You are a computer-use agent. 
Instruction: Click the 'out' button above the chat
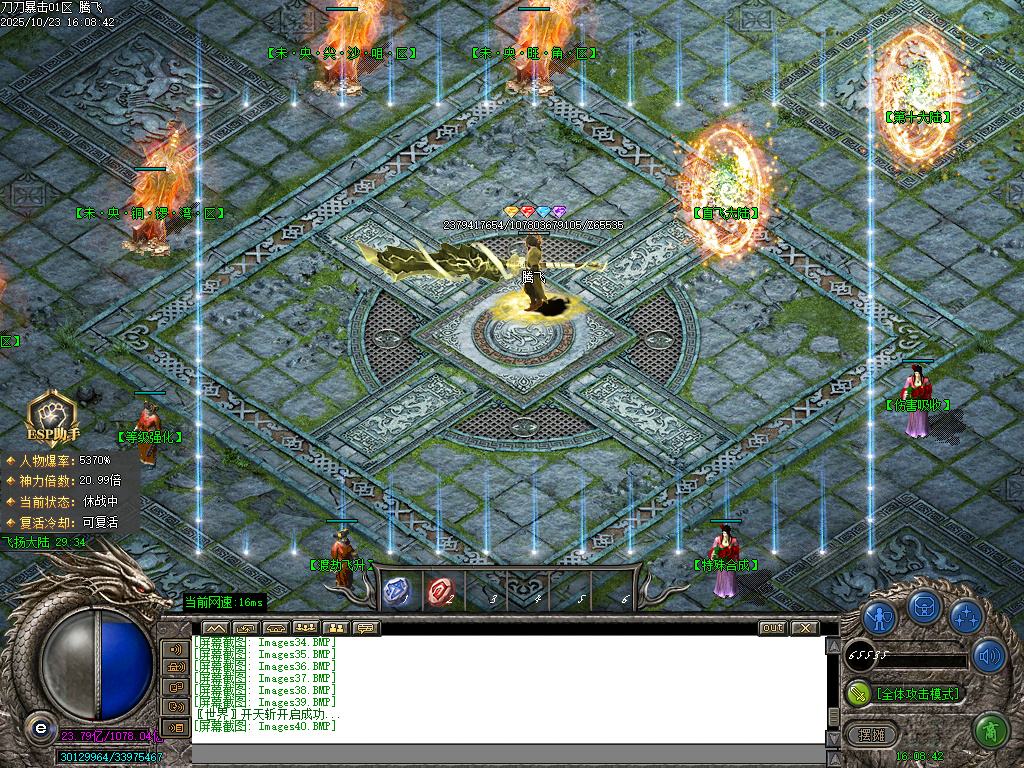click(772, 628)
